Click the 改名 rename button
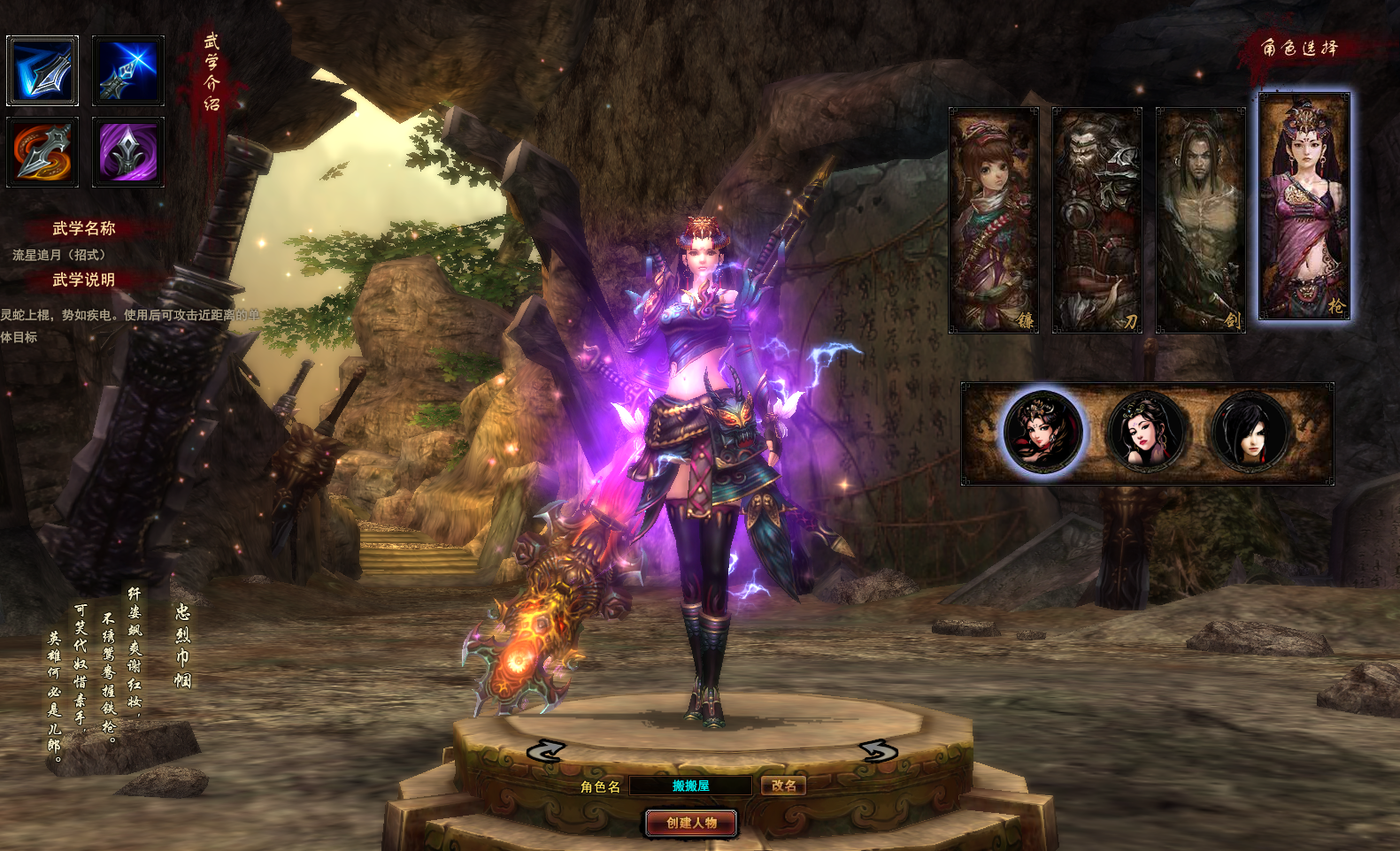1400x851 pixels. click(783, 786)
